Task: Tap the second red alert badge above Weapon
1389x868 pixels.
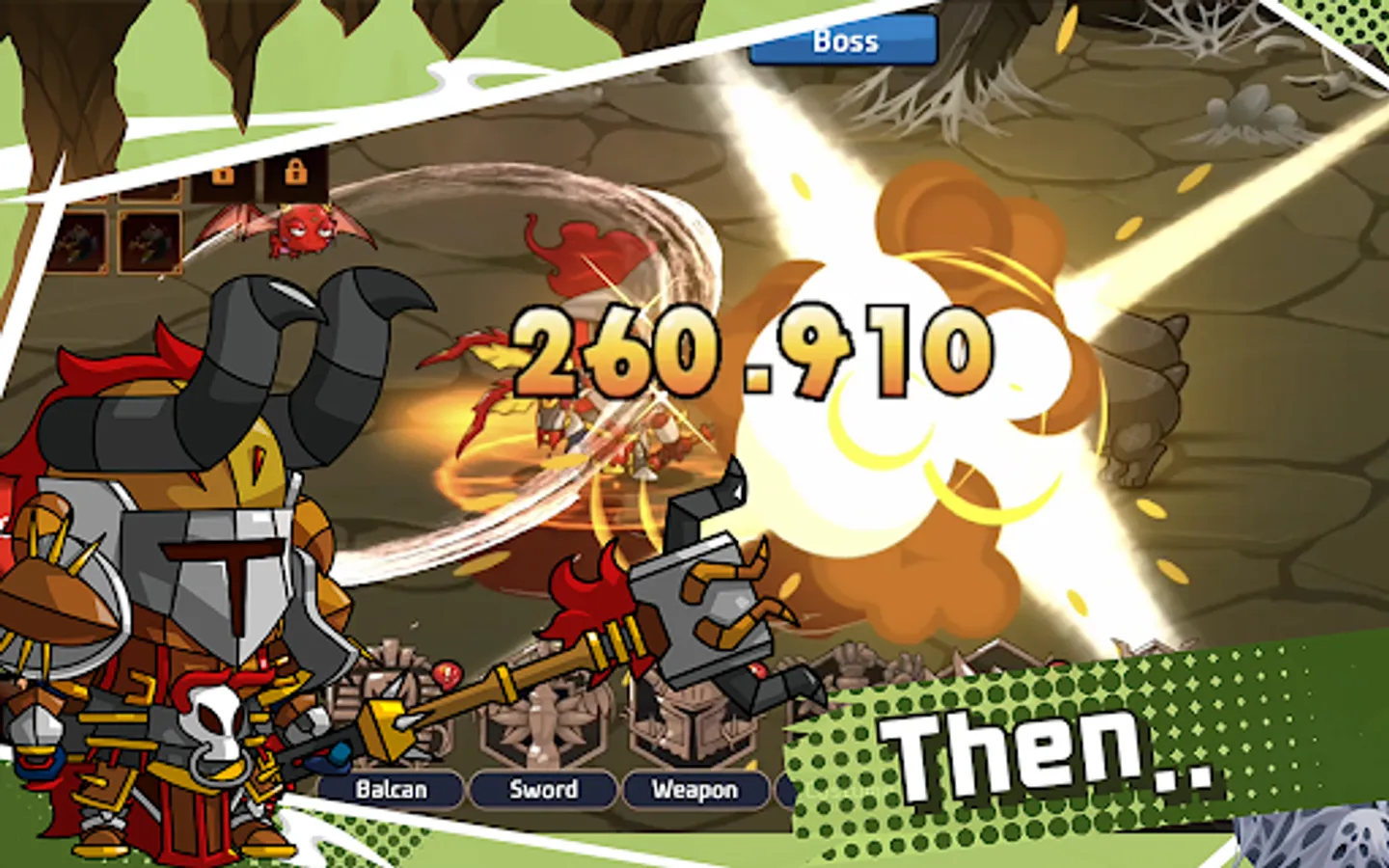Action: 757,670
